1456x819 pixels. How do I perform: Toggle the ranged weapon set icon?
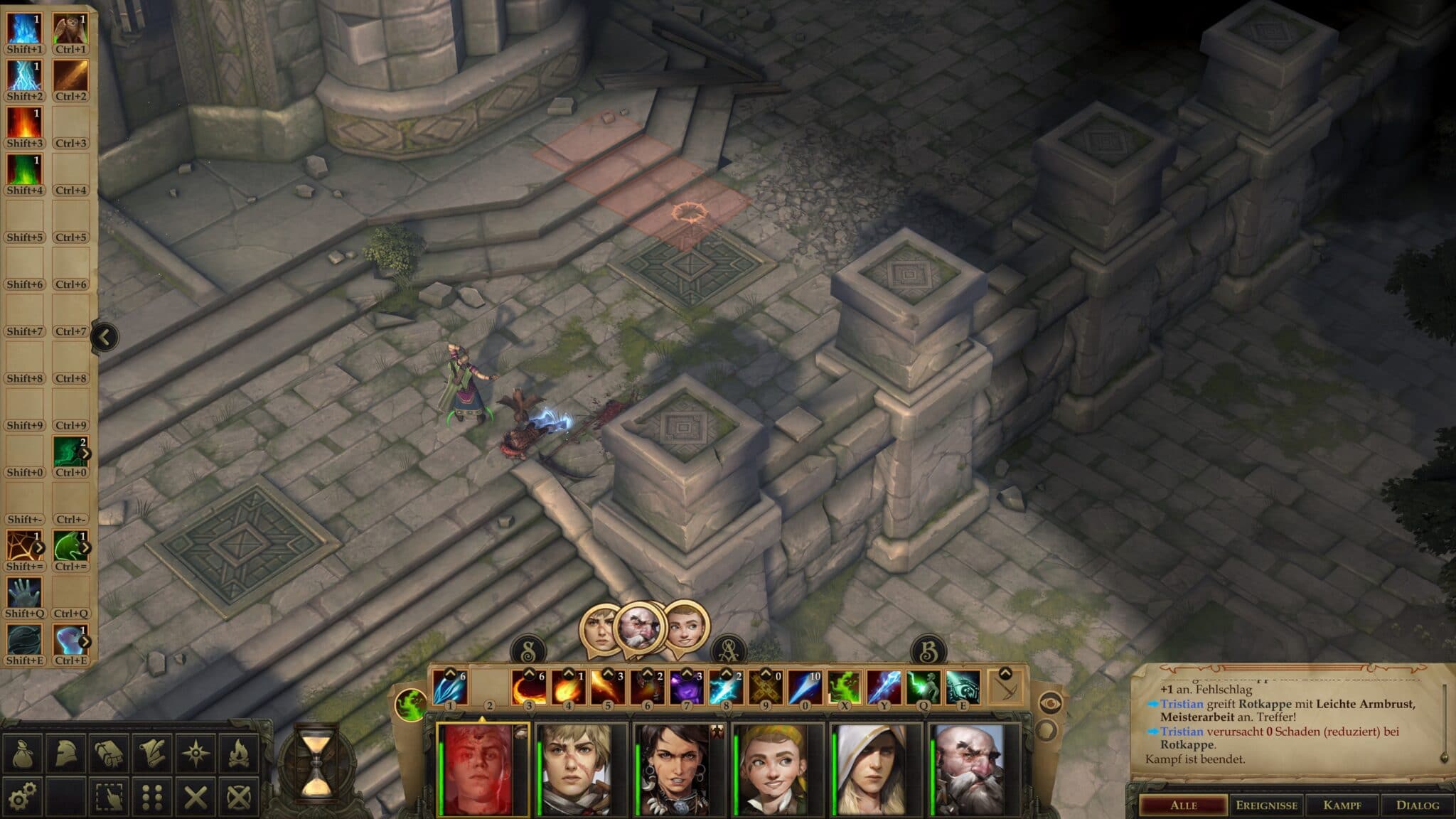click(x=1007, y=689)
